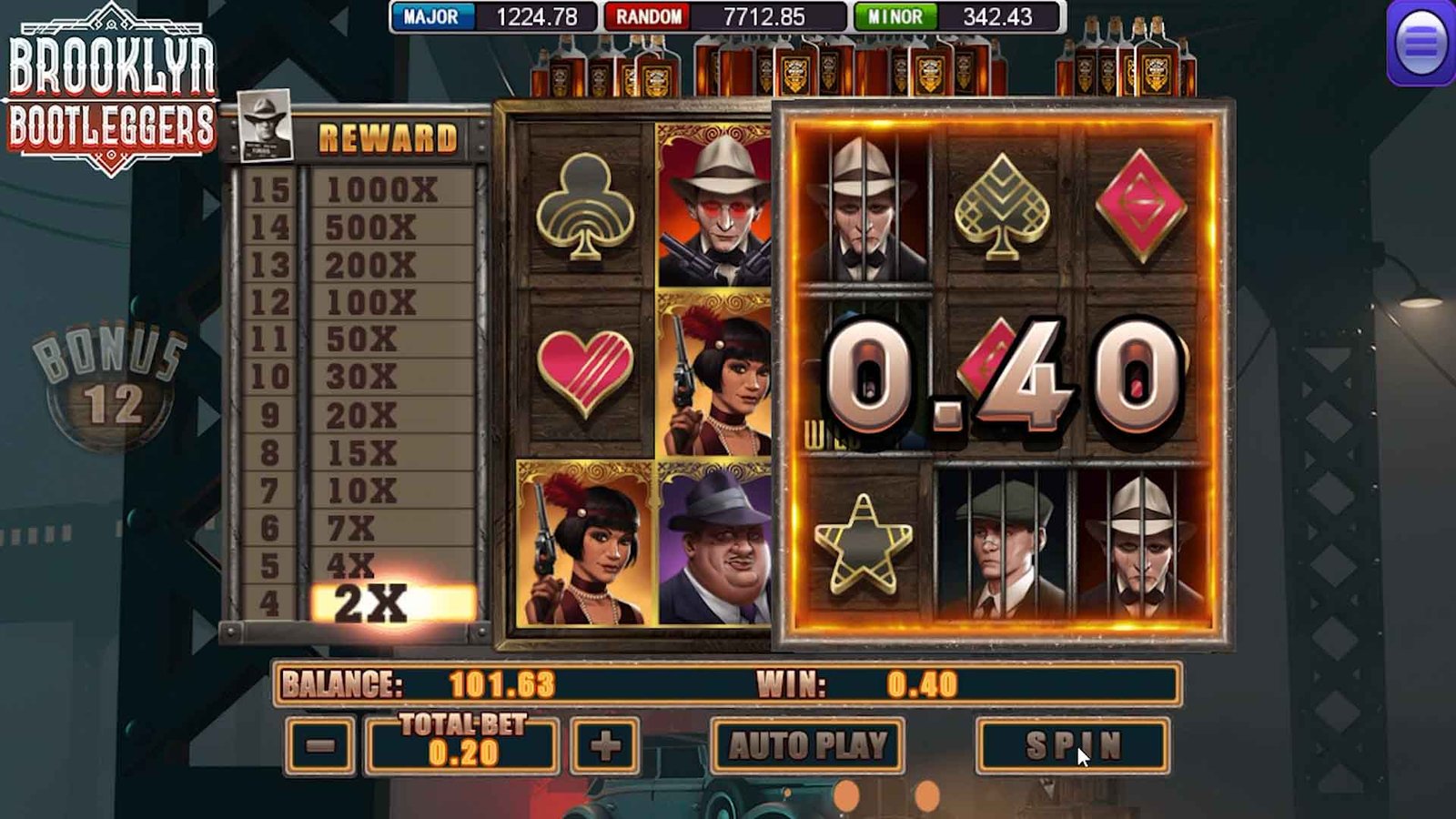The height and width of the screenshot is (819, 1456).
Task: Start Auto Play mode
Action: (x=807, y=746)
